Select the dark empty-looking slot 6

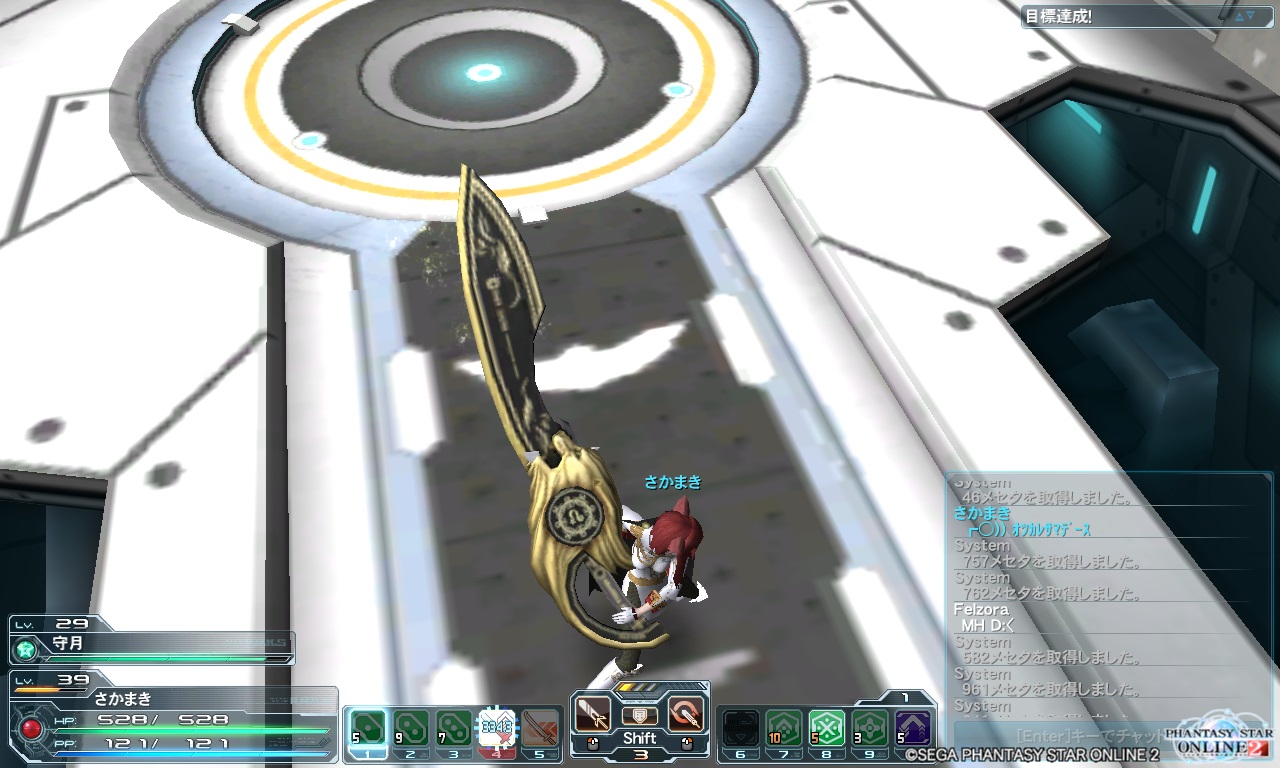[x=740, y=727]
